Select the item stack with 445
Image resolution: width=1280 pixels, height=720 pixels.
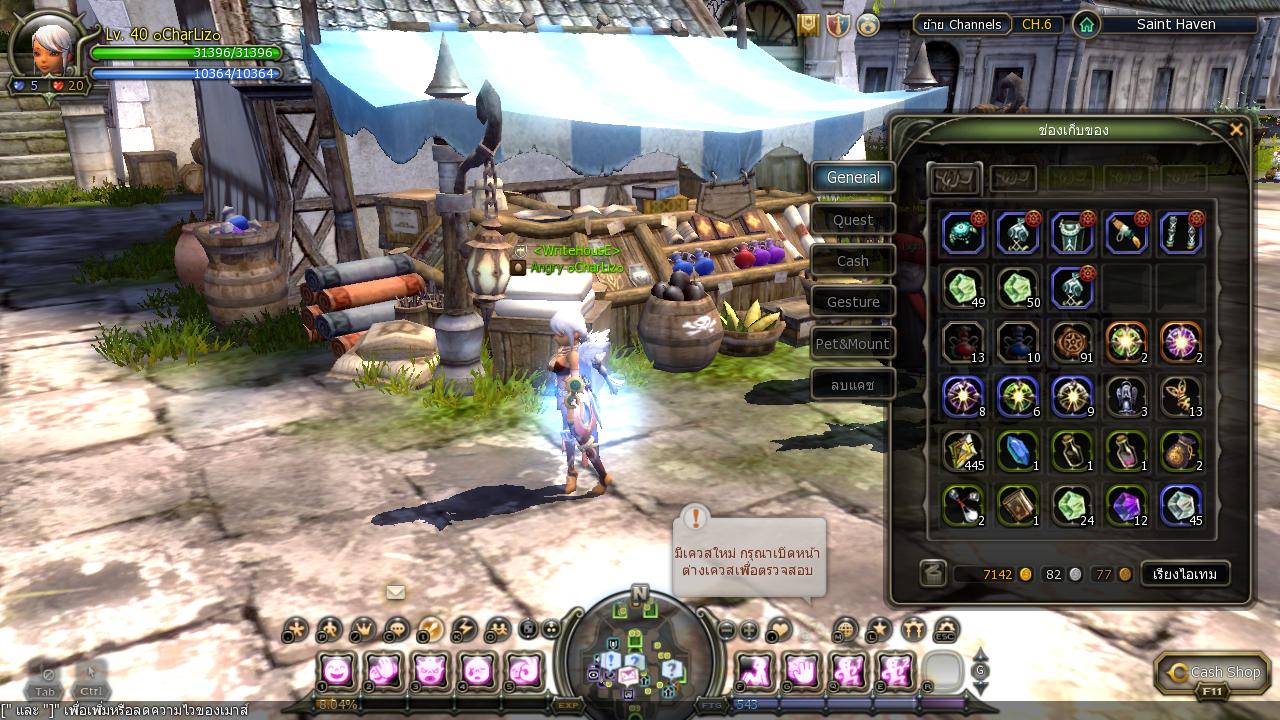tap(964, 451)
